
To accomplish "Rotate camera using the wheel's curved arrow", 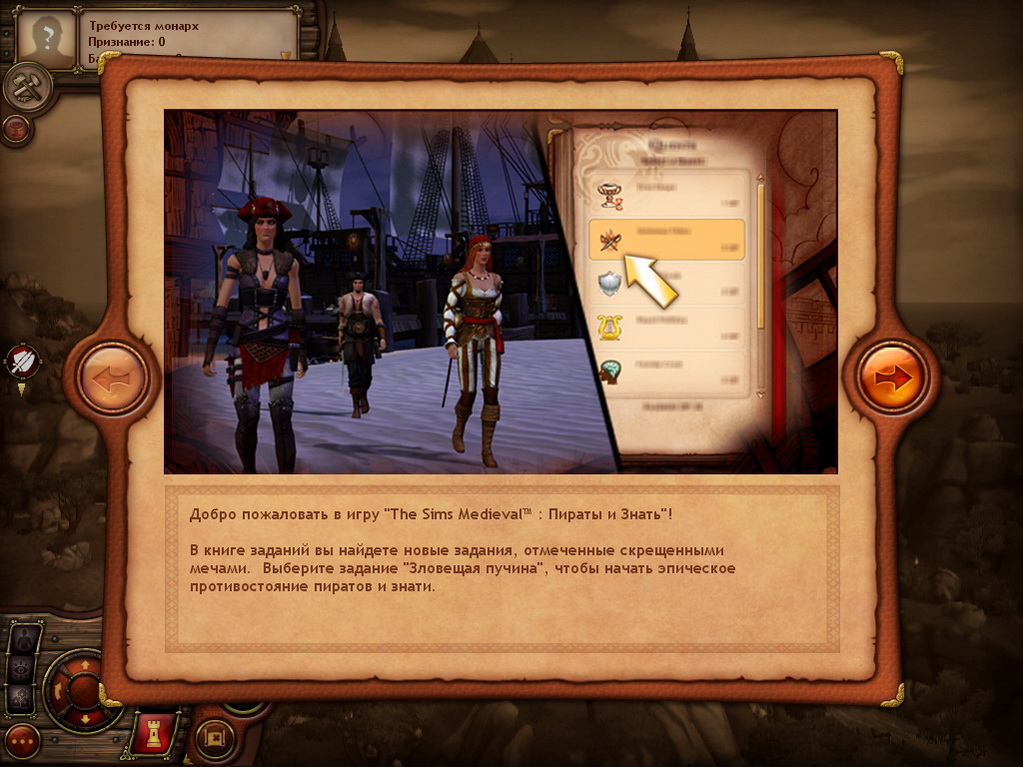I will [x=58, y=690].
